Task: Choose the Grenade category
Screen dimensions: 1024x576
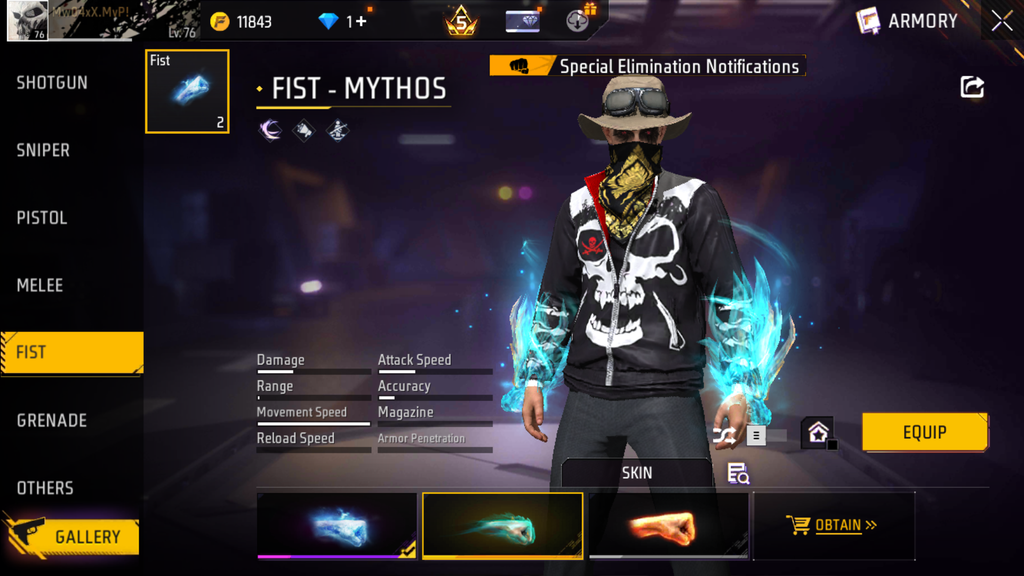Action: pos(51,421)
